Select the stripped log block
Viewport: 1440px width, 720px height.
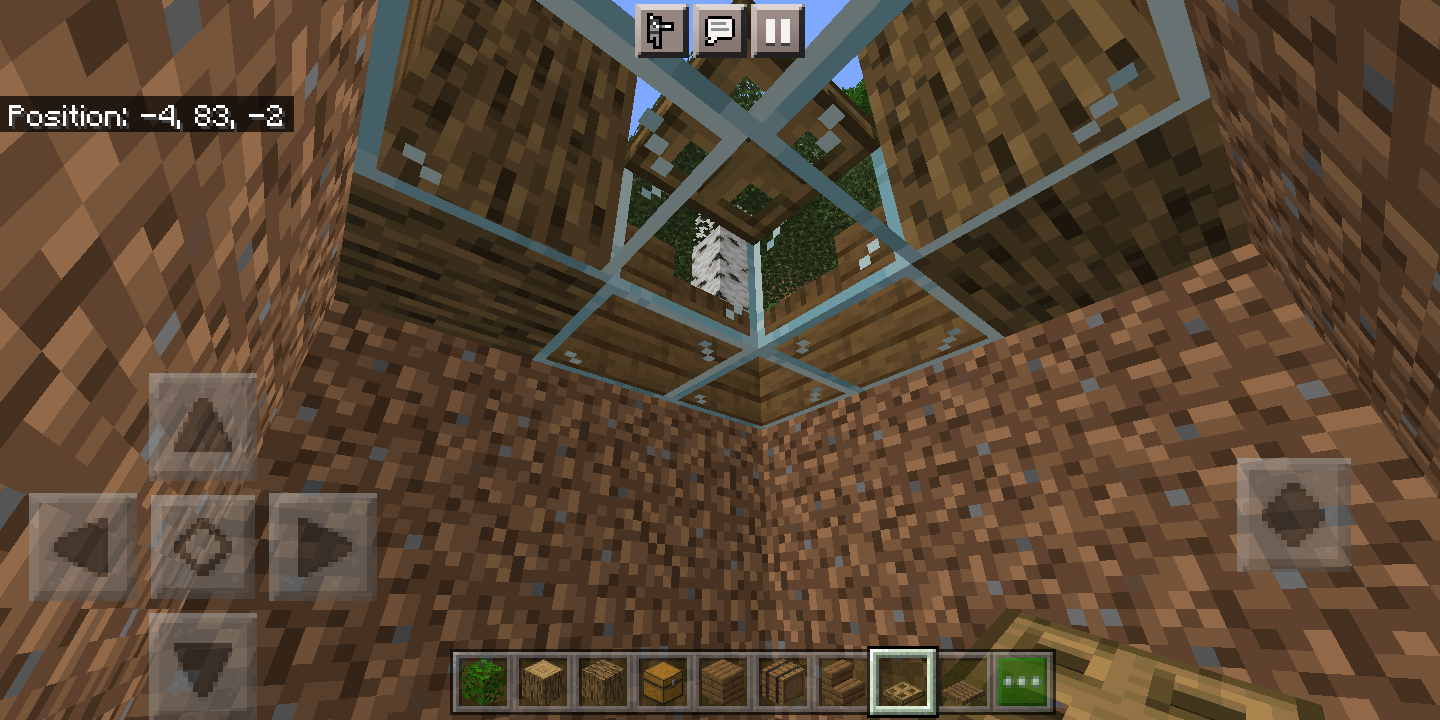[x=543, y=680]
